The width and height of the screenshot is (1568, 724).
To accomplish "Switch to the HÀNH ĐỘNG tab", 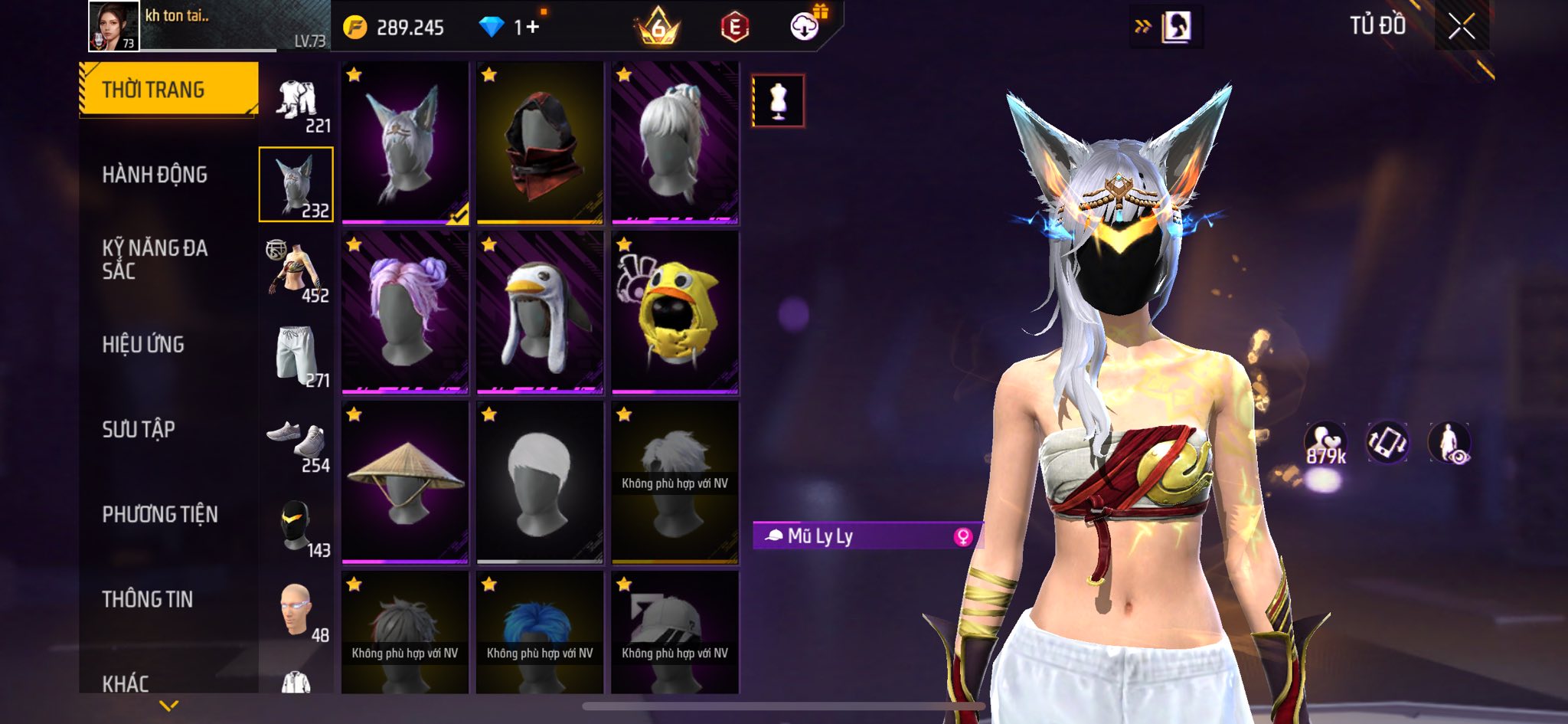I will pos(155,175).
